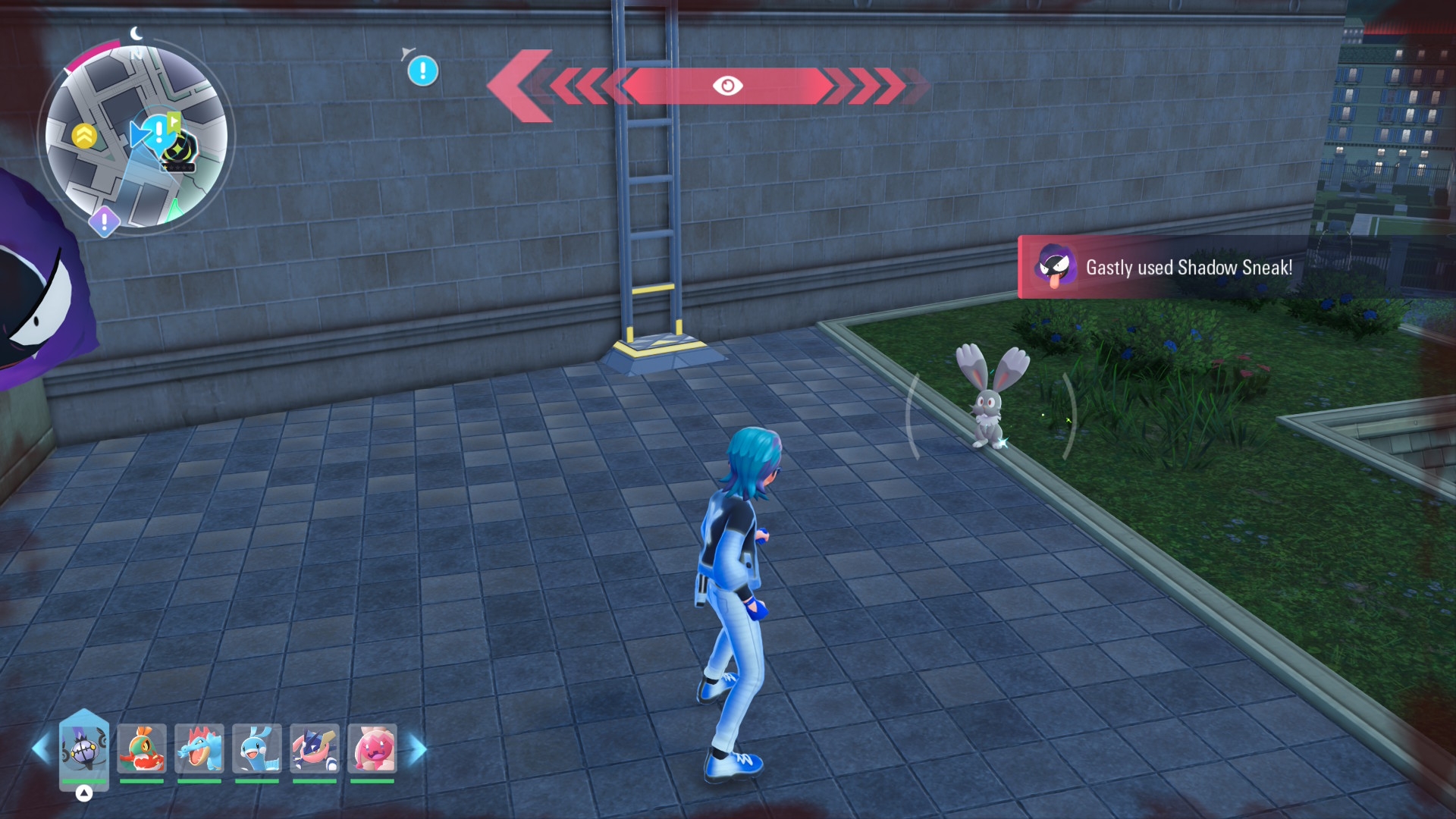This screenshot has width=1456, height=819.
Task: Switch to Feraligatr in the party bar
Action: tap(199, 748)
